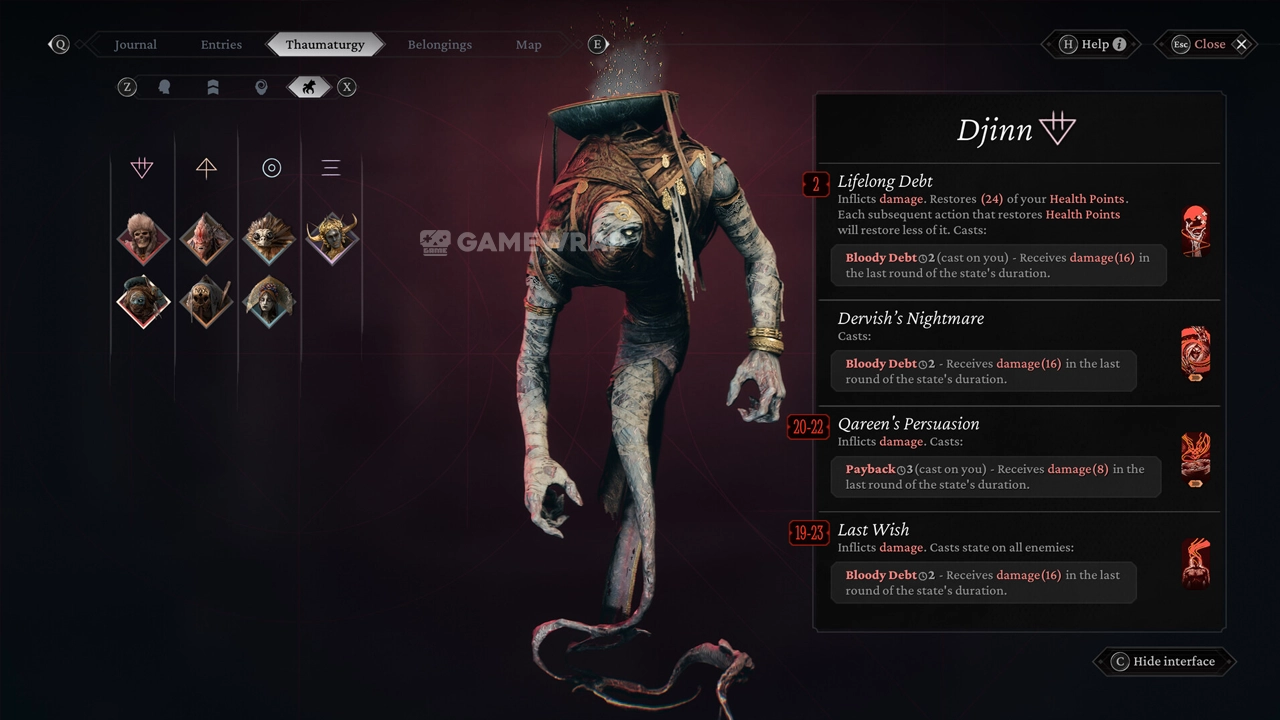Open the Belongings tab
This screenshot has width=1280, height=720.
click(x=439, y=44)
